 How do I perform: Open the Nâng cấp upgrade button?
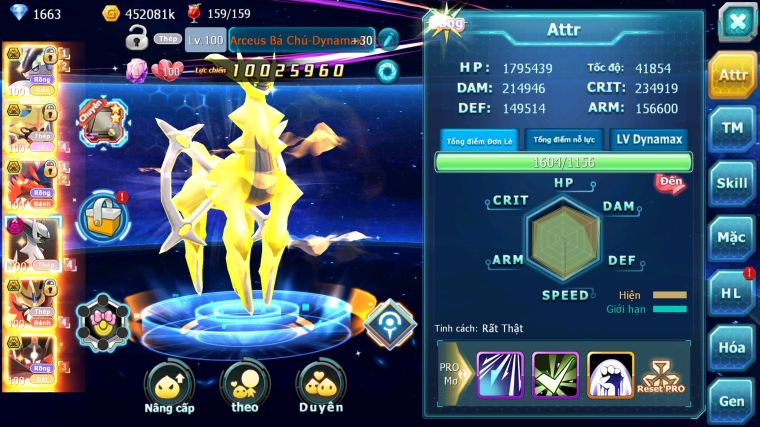click(x=168, y=389)
